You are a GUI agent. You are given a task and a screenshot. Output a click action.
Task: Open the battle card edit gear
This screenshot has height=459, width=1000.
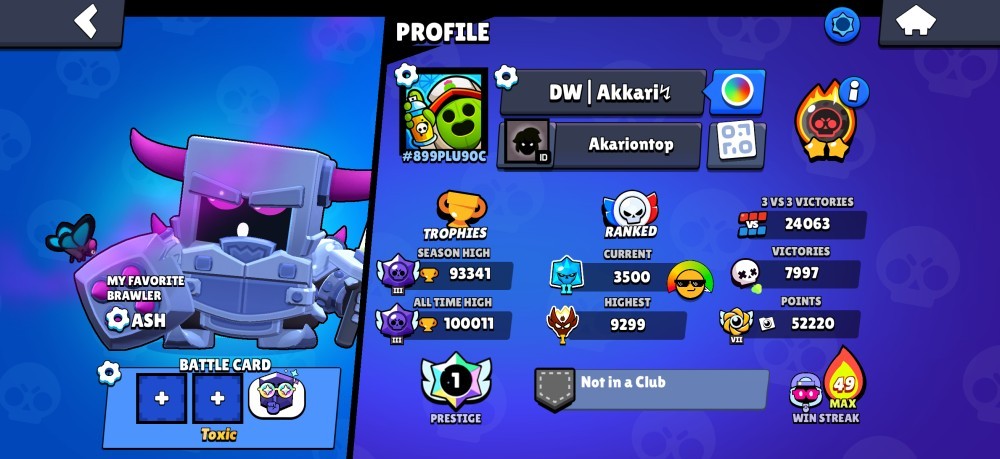[110, 373]
